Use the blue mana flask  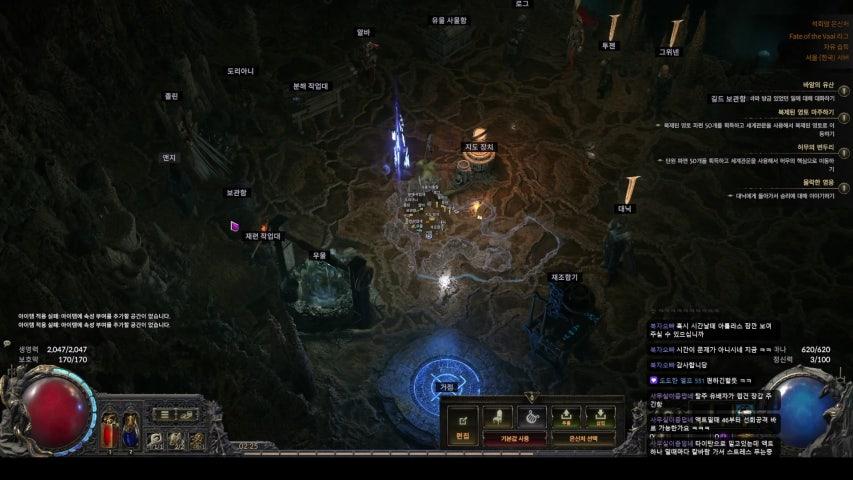[x=131, y=431]
